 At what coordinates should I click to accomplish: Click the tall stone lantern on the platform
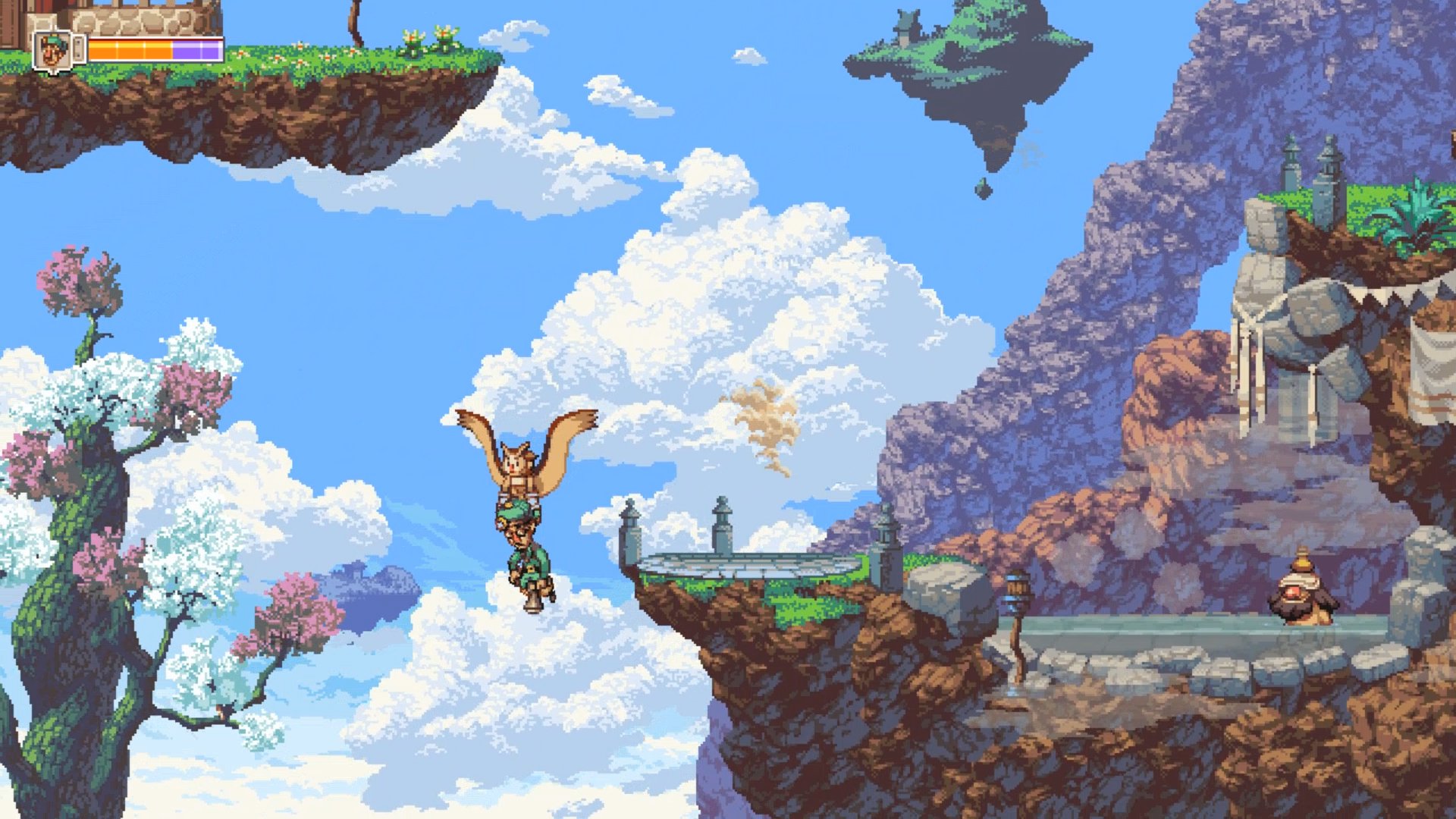pyautogui.click(x=723, y=525)
